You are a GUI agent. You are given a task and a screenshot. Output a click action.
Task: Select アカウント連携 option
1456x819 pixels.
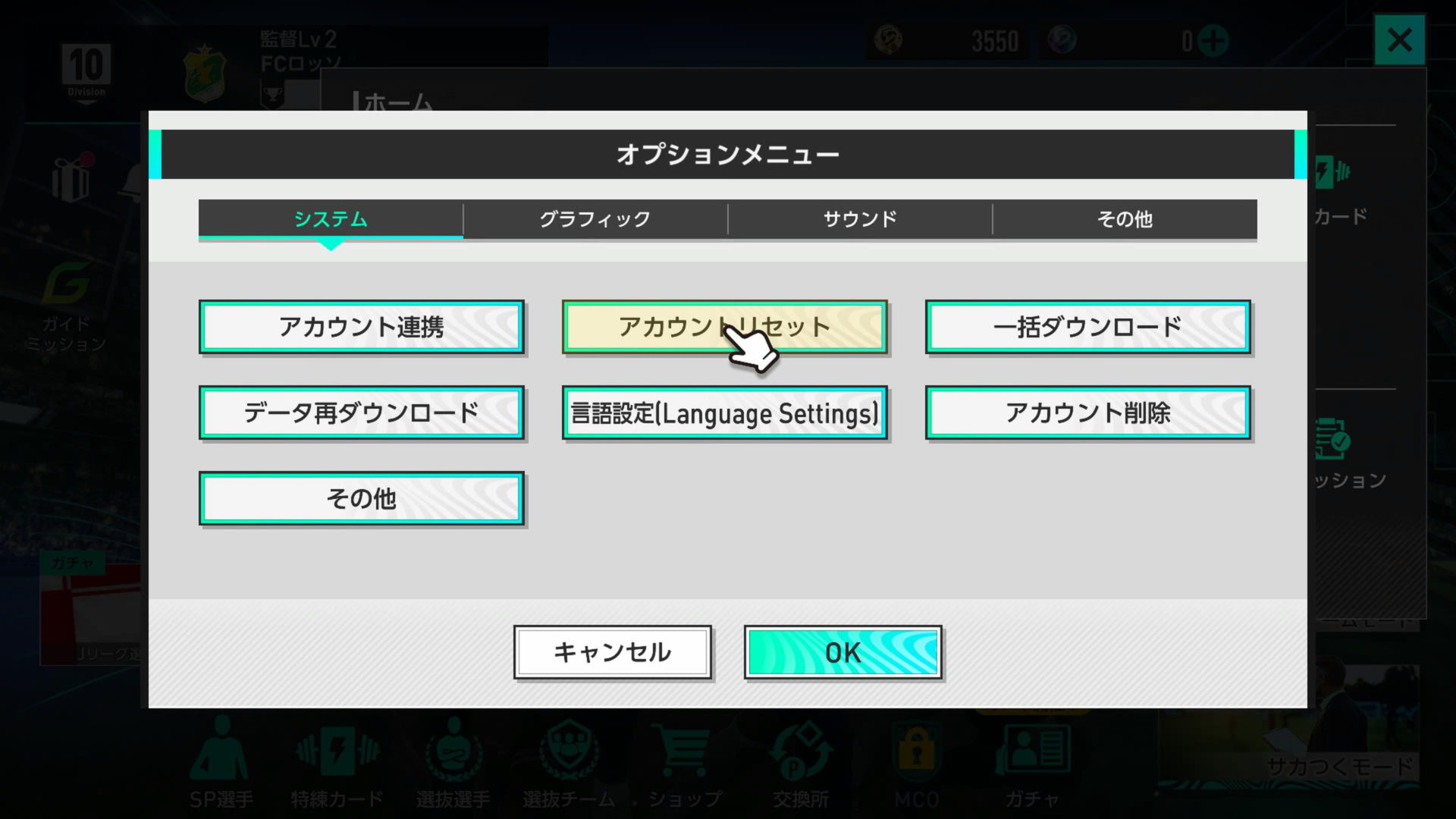tap(362, 326)
